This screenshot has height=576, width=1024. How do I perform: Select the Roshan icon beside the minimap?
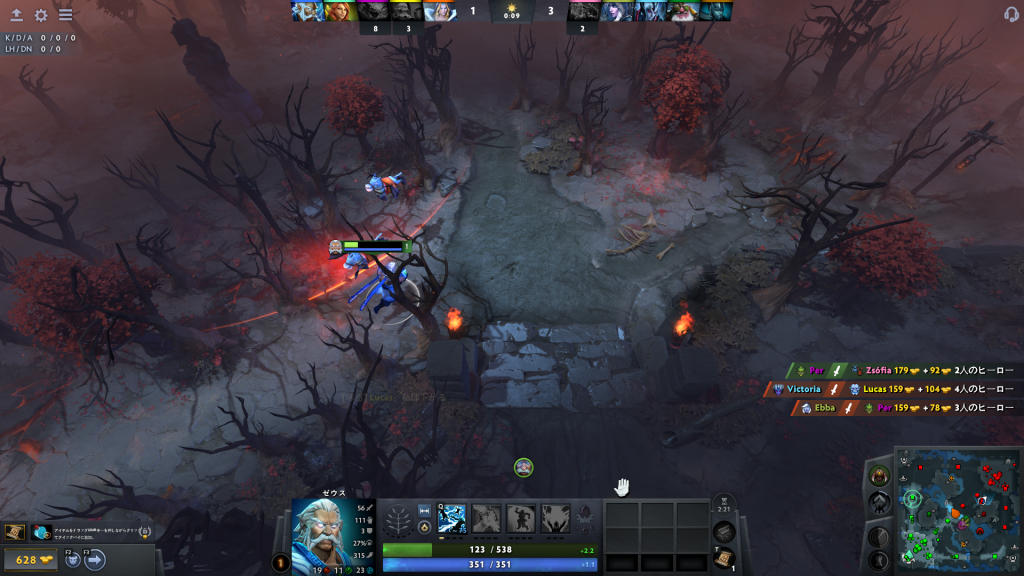880,476
